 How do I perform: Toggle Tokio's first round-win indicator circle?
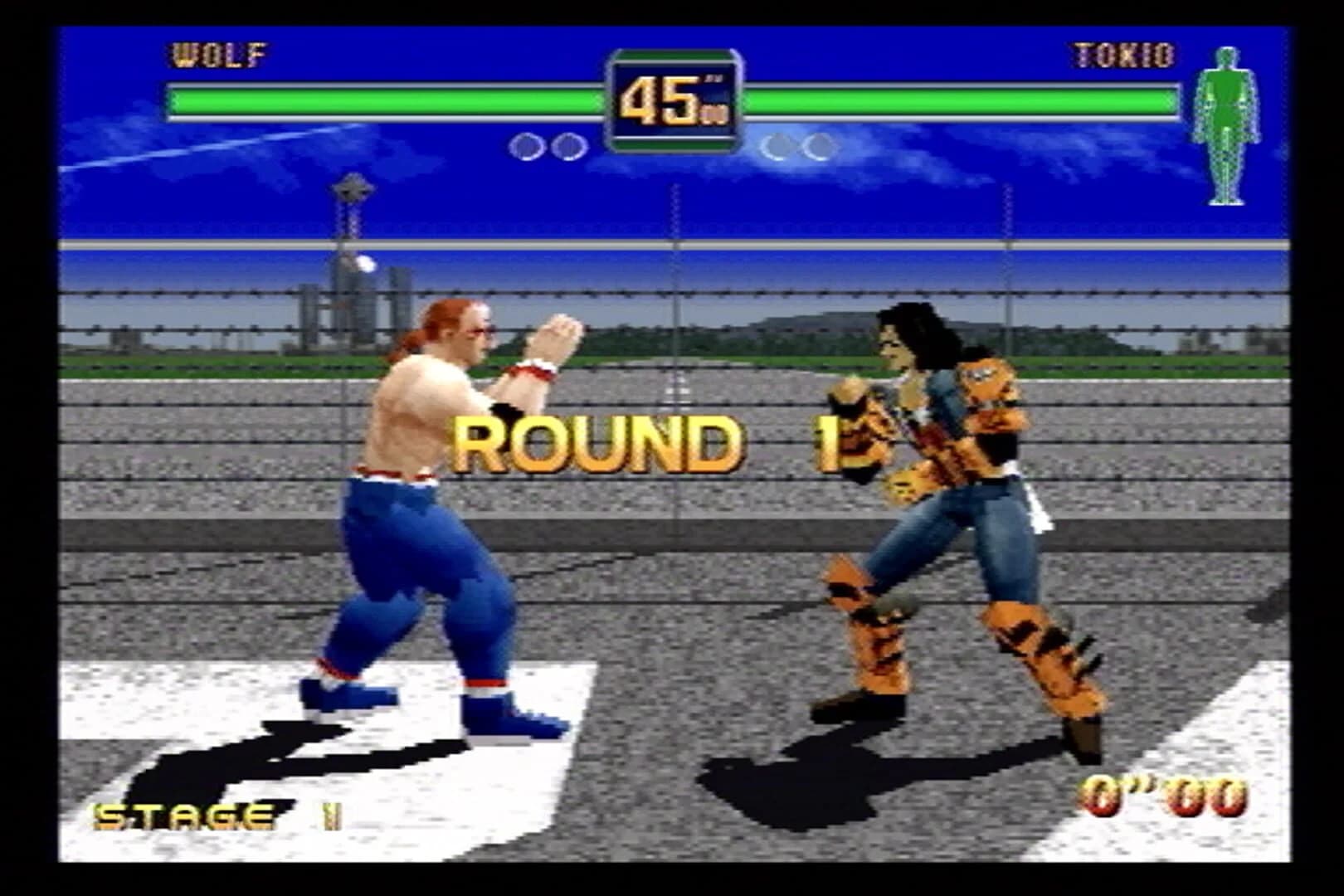[x=776, y=145]
